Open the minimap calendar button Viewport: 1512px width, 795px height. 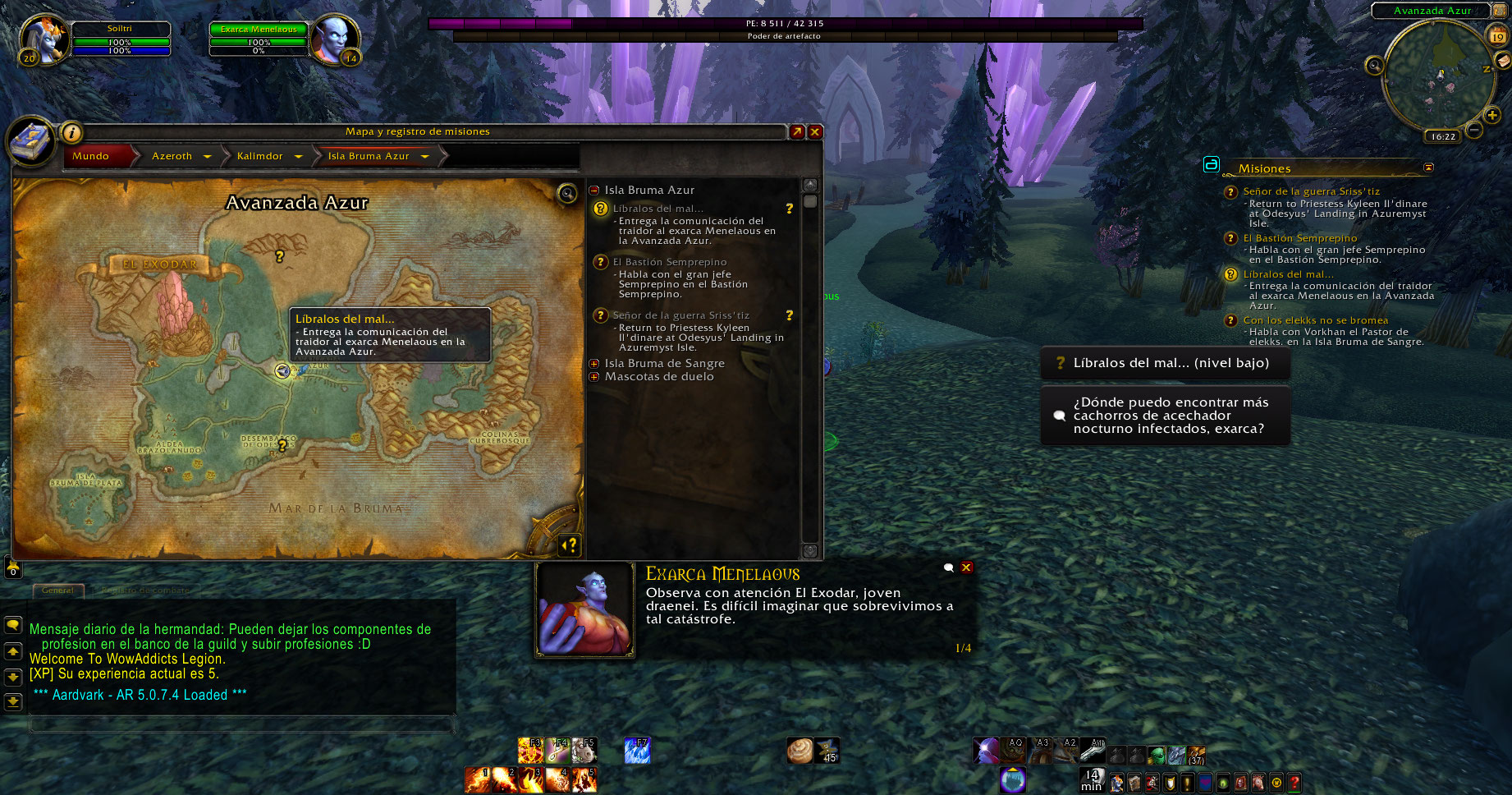coord(1498,36)
